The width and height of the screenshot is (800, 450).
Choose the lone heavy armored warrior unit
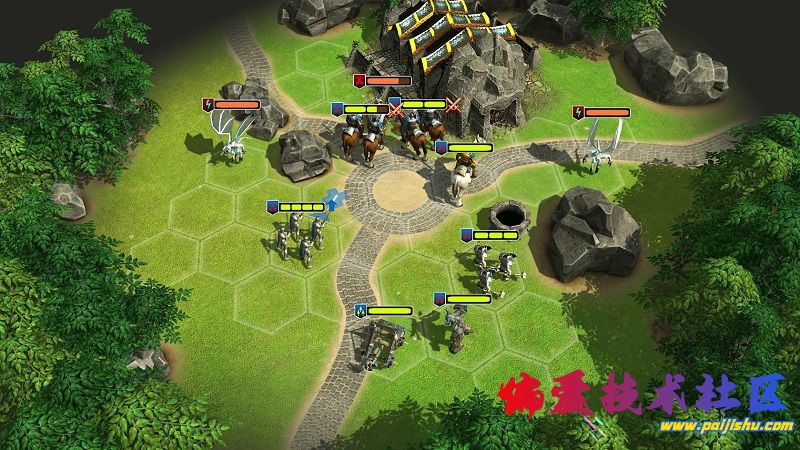(457, 329)
